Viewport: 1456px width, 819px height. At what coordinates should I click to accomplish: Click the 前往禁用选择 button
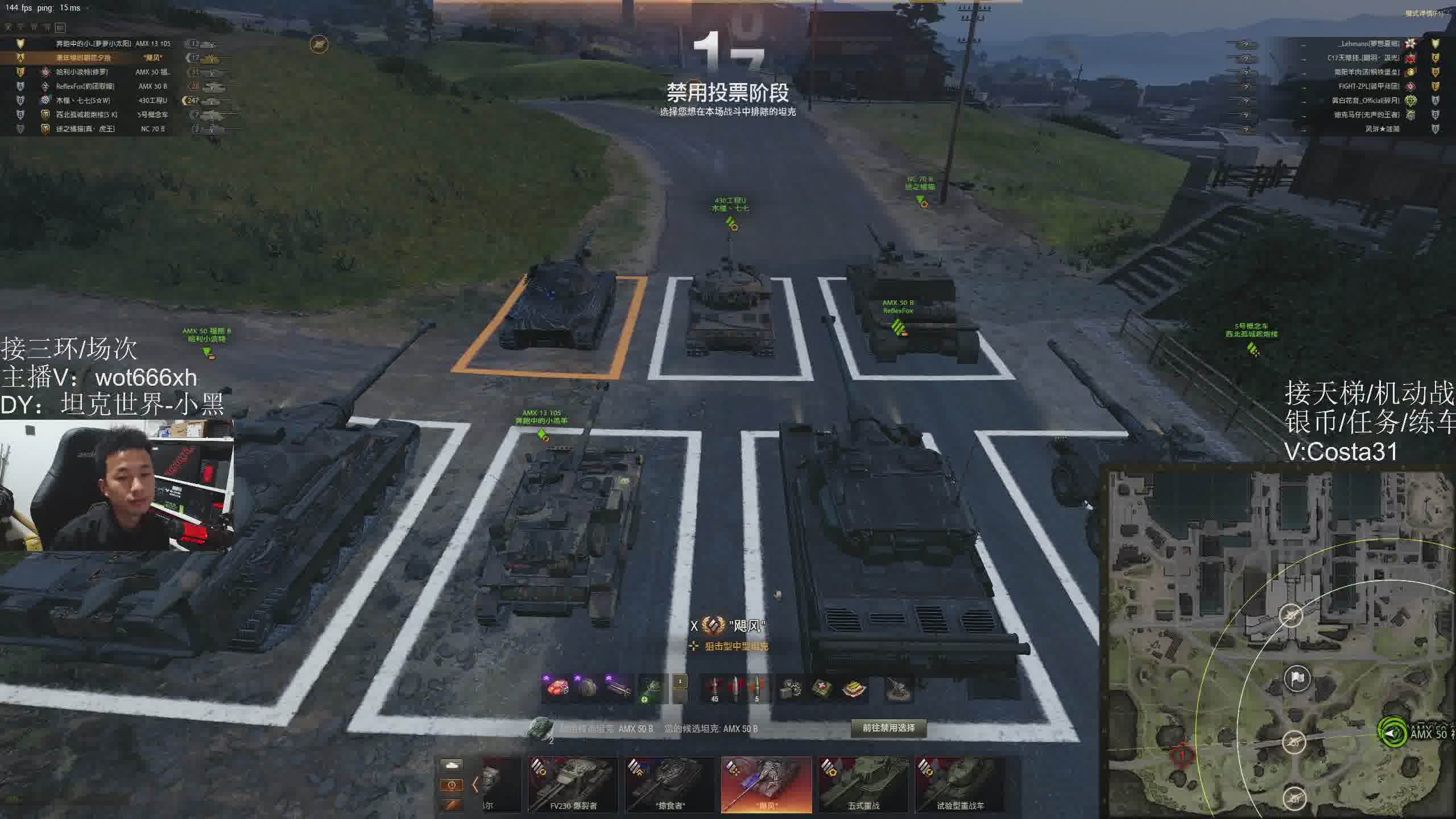pos(888,728)
